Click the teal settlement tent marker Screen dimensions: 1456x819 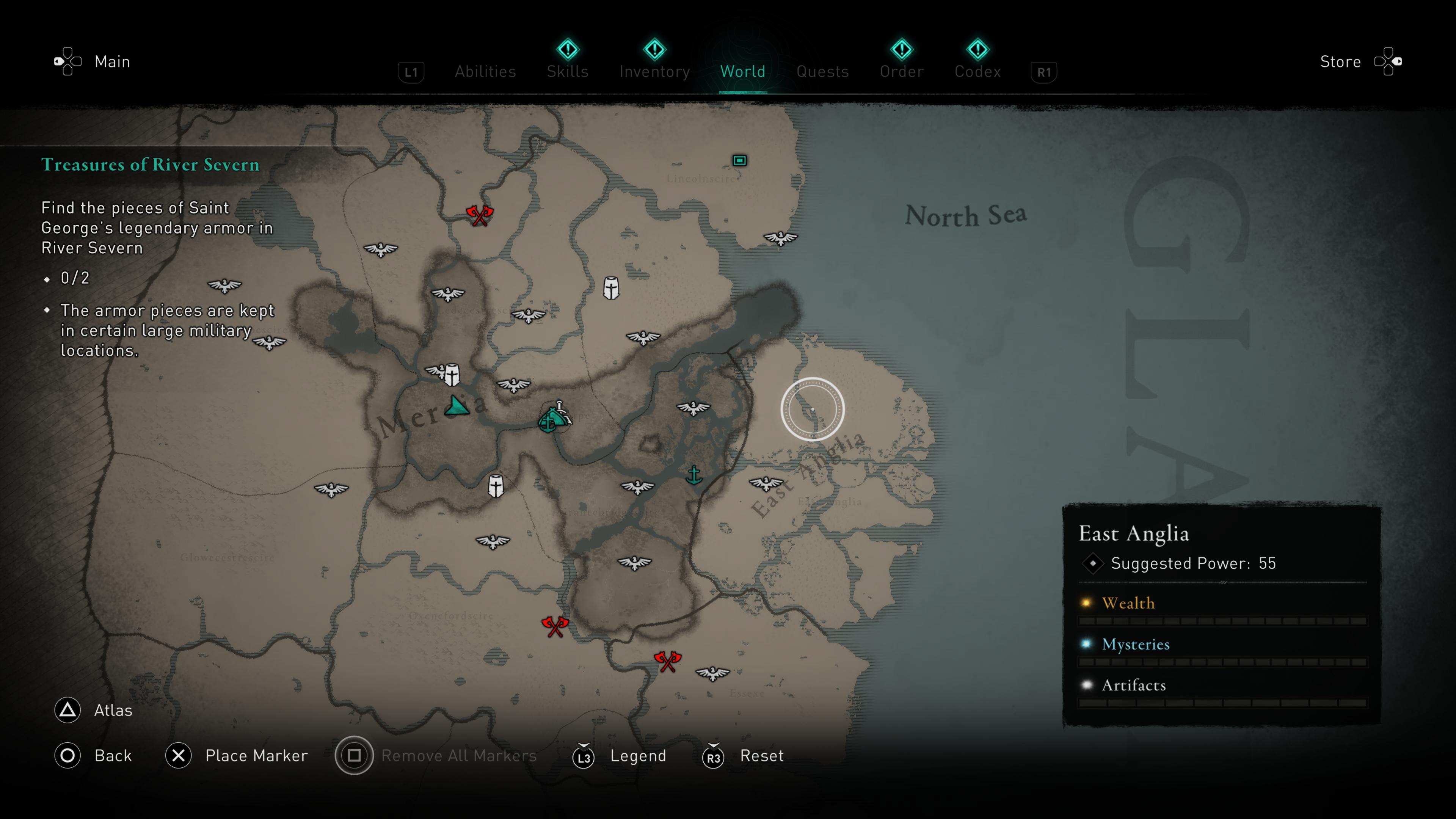point(551,419)
